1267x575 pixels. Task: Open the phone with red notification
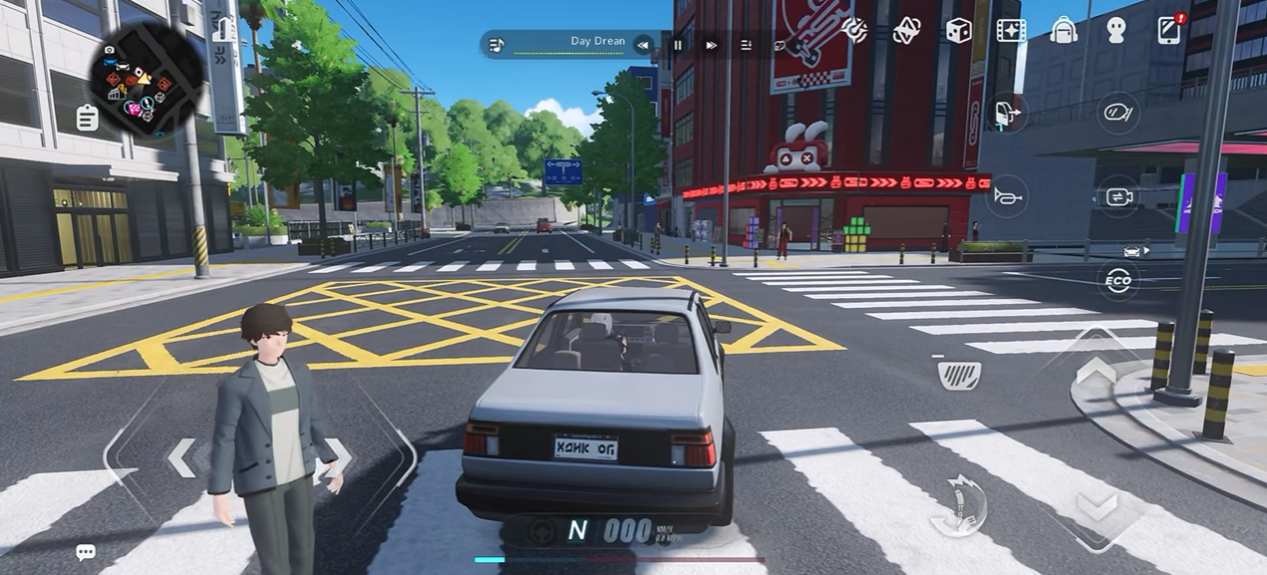click(x=1169, y=30)
